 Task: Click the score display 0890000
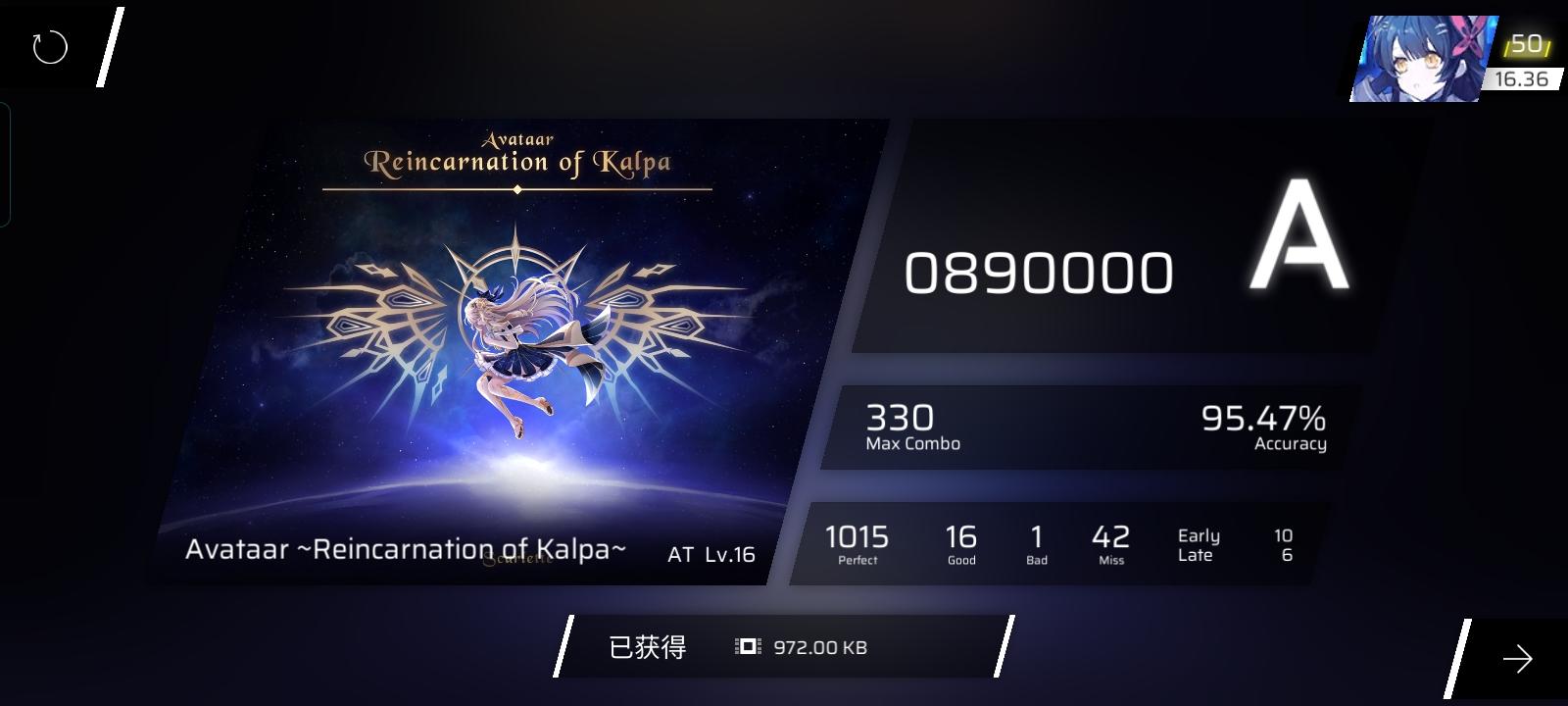click(1041, 272)
